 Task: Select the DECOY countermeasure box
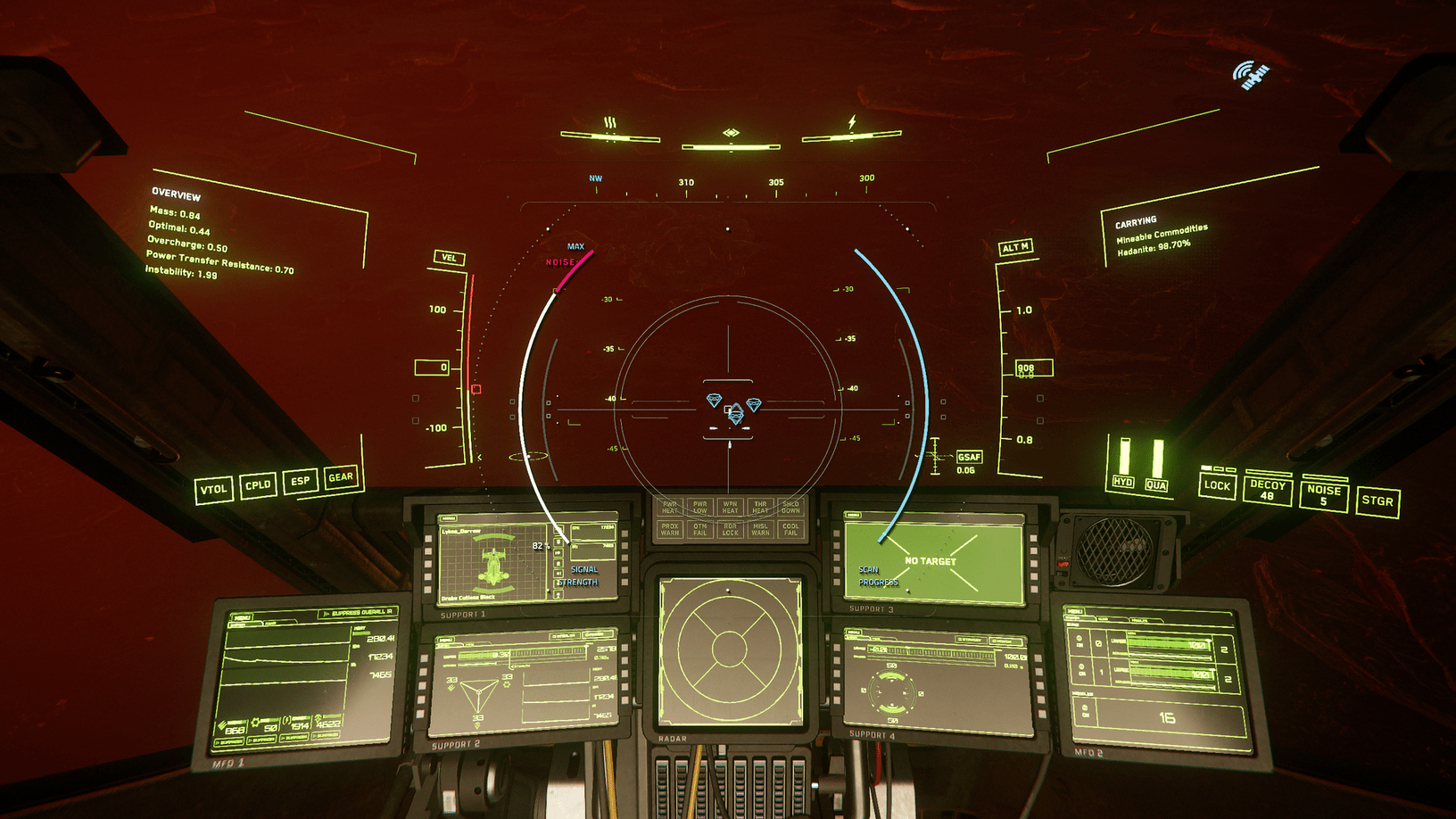click(x=1267, y=490)
